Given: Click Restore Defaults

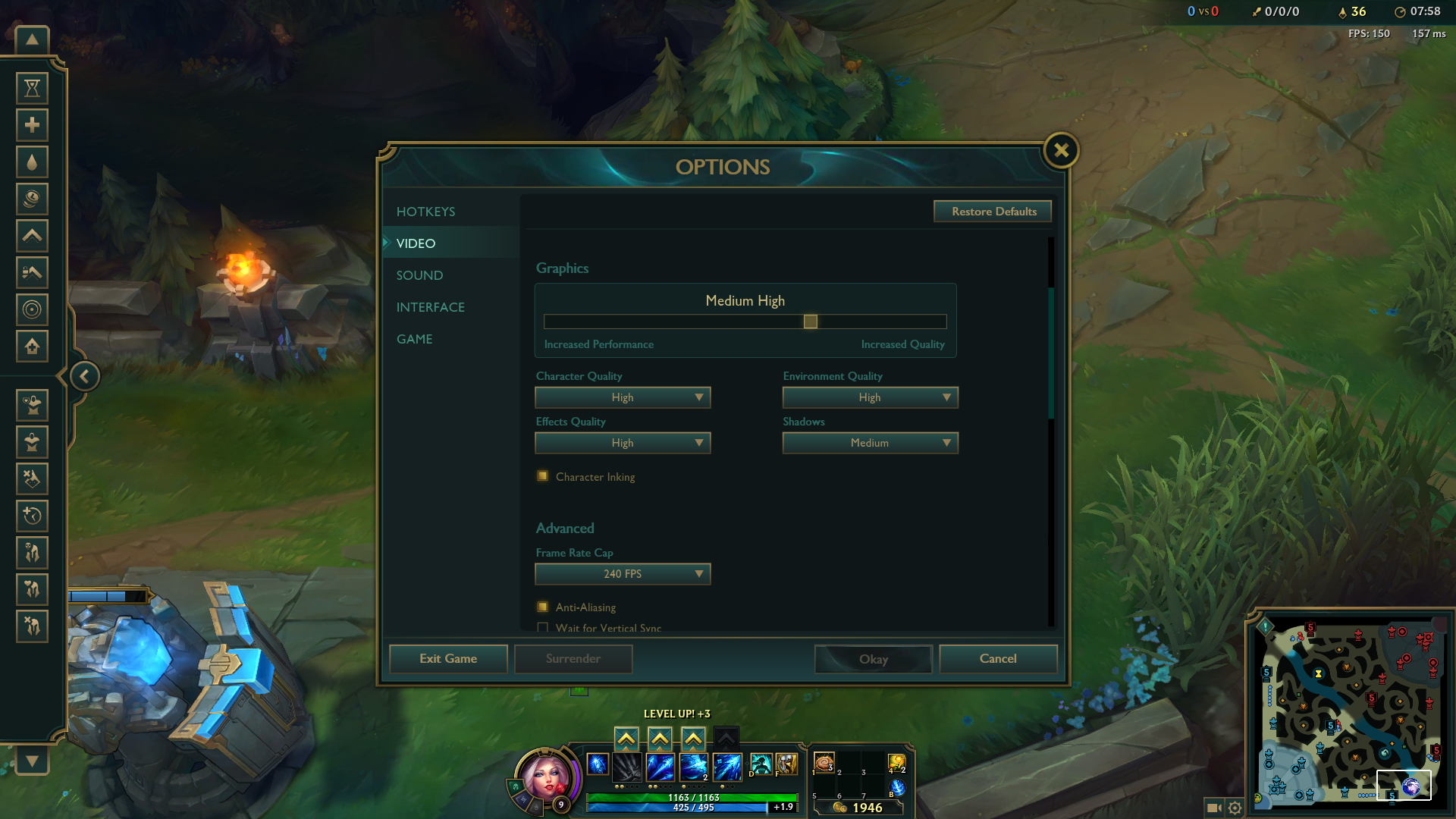Looking at the screenshot, I should coord(993,212).
